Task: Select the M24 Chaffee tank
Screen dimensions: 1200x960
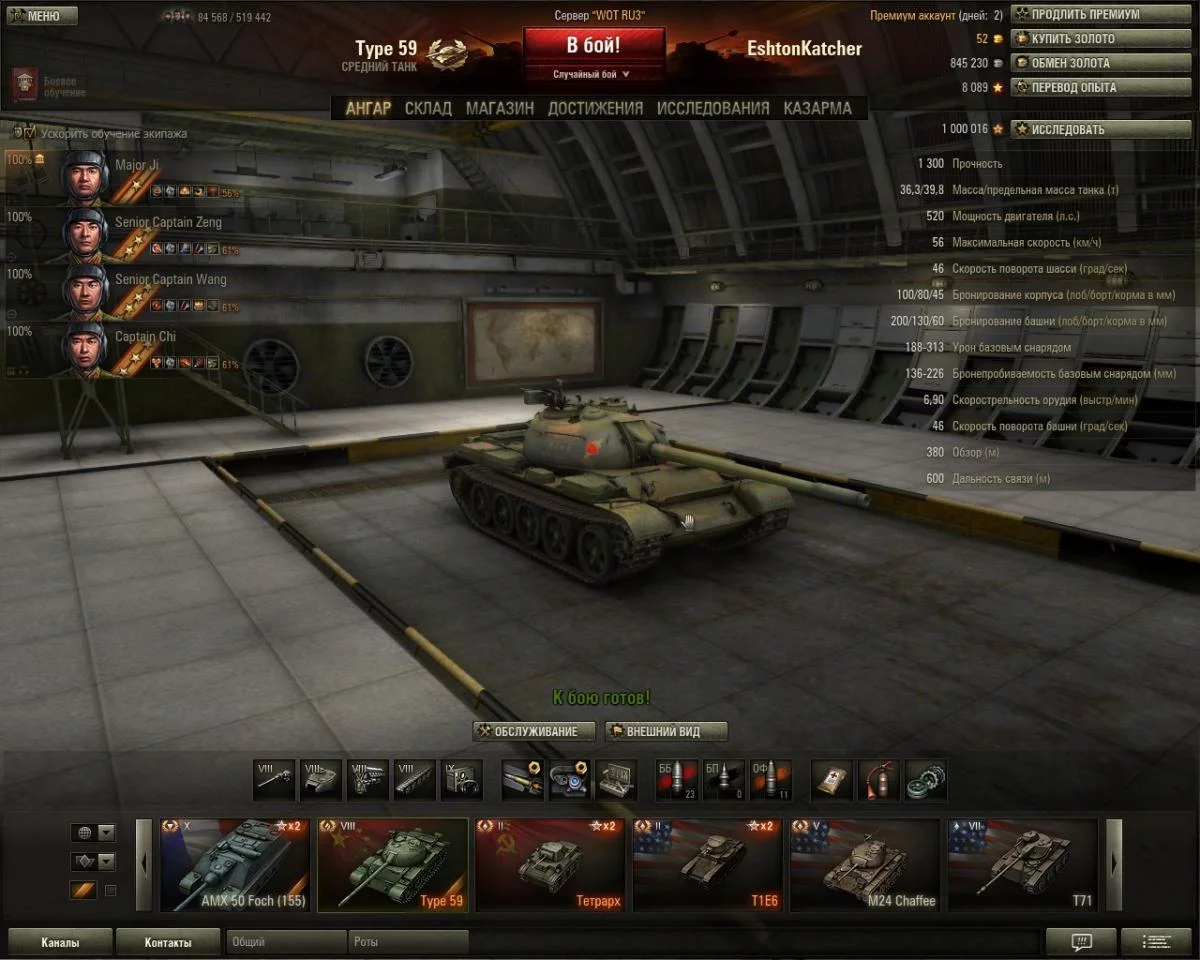Action: point(865,865)
